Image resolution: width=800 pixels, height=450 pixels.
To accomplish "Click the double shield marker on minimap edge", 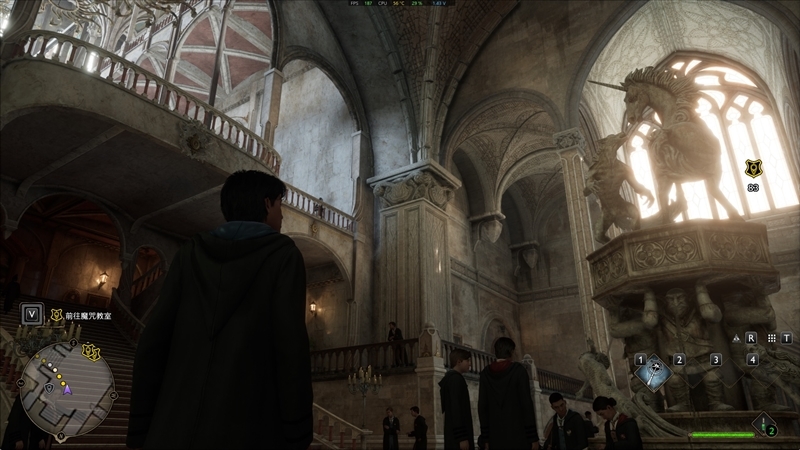I will coord(92,350).
